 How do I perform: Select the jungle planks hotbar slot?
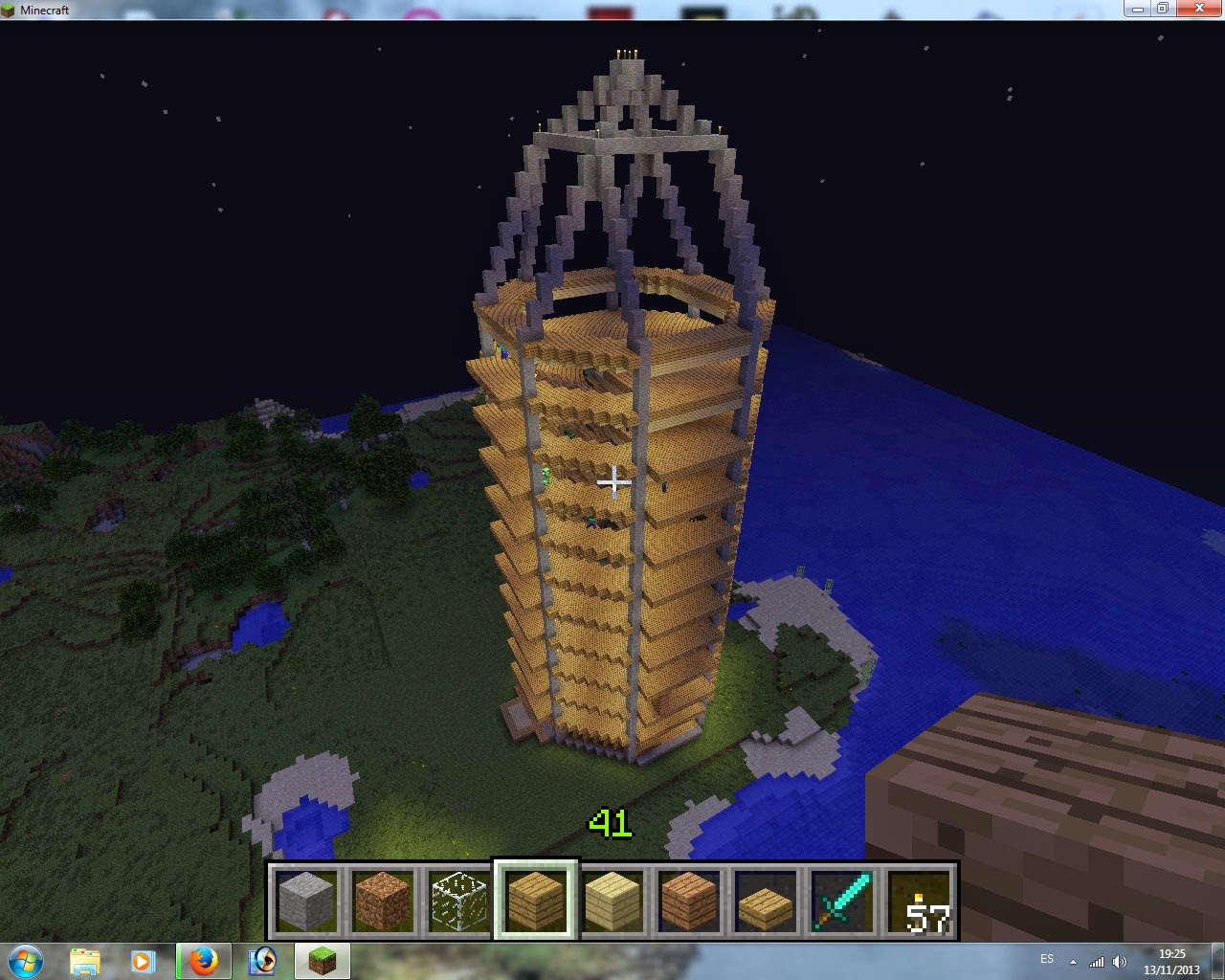[689, 900]
